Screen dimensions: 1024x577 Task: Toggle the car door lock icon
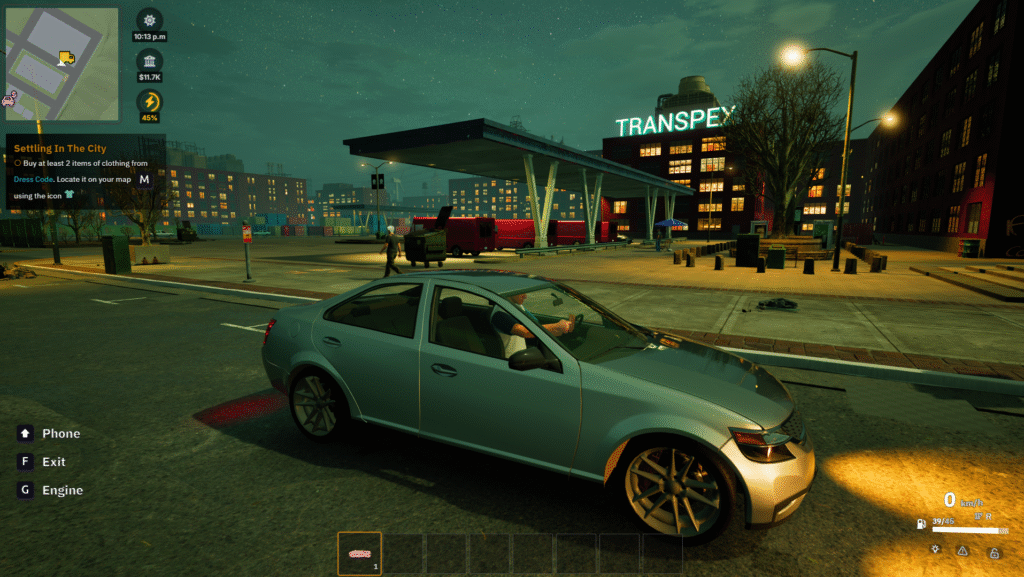pyautogui.click(x=994, y=551)
